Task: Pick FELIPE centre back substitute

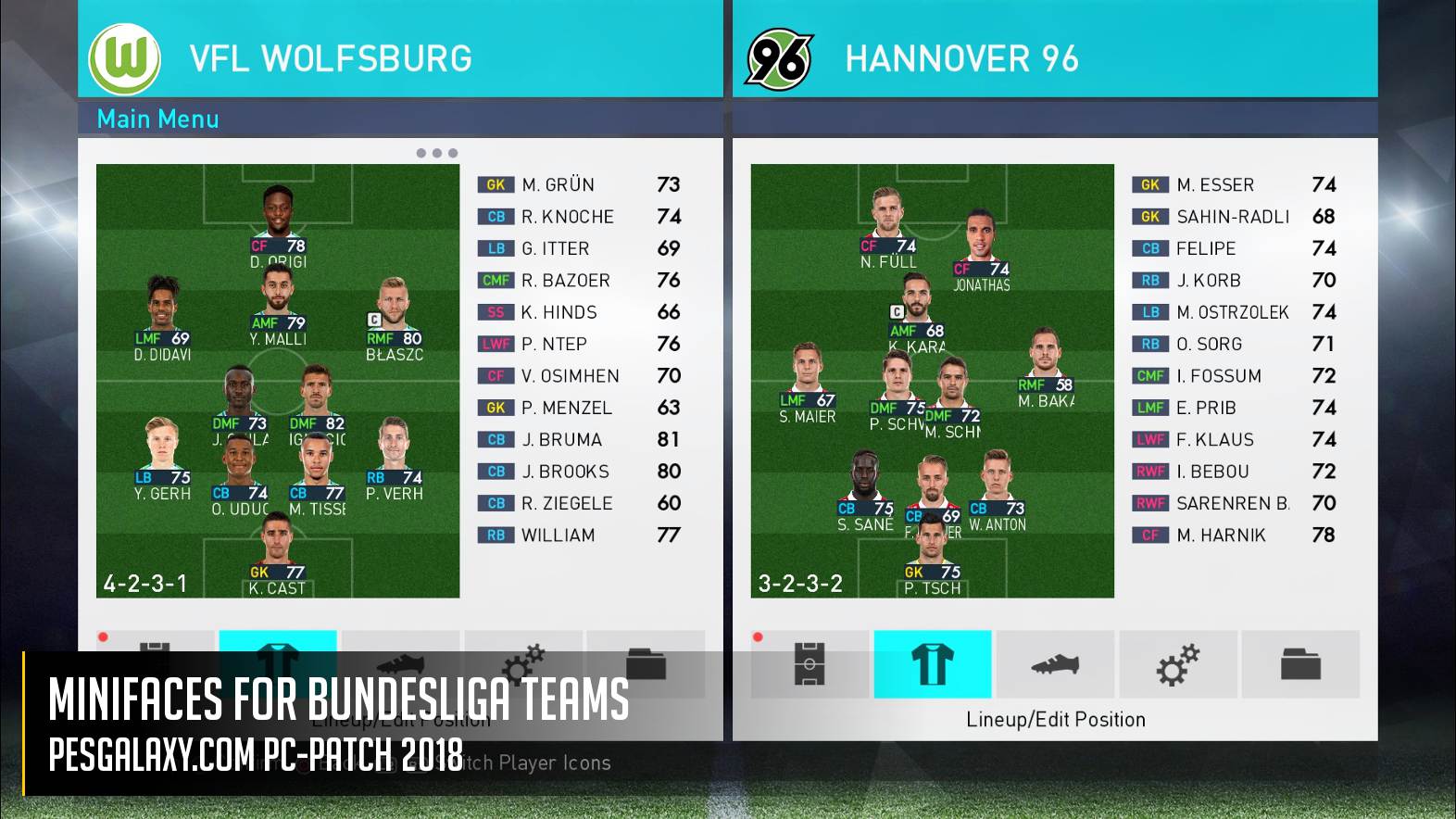Action: pyautogui.click(x=1232, y=248)
